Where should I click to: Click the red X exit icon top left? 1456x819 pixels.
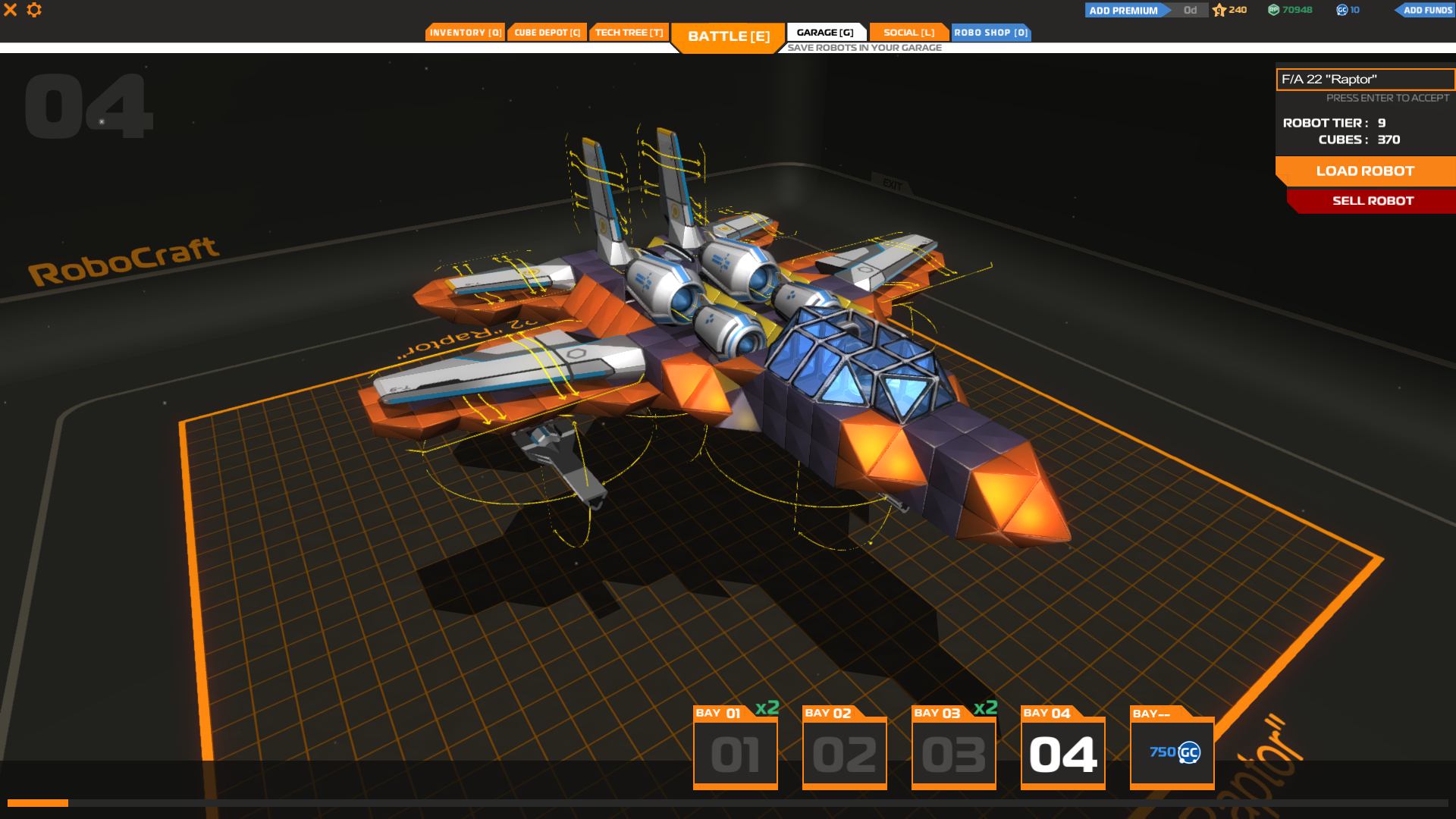click(x=10, y=10)
